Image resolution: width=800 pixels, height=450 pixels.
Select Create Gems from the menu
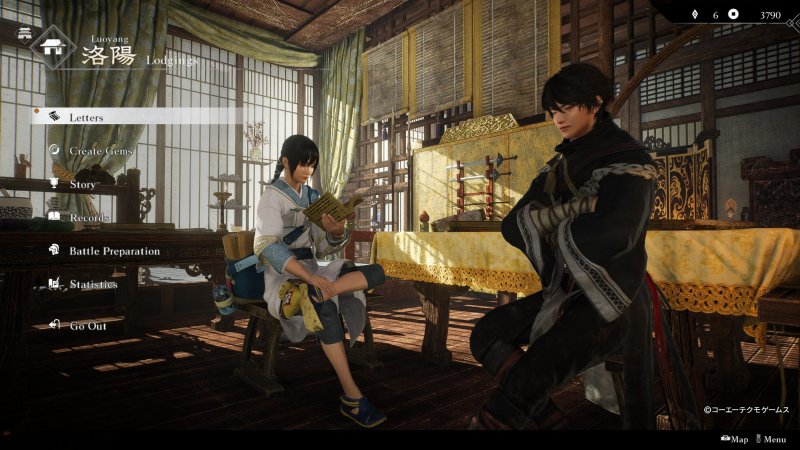click(100, 151)
